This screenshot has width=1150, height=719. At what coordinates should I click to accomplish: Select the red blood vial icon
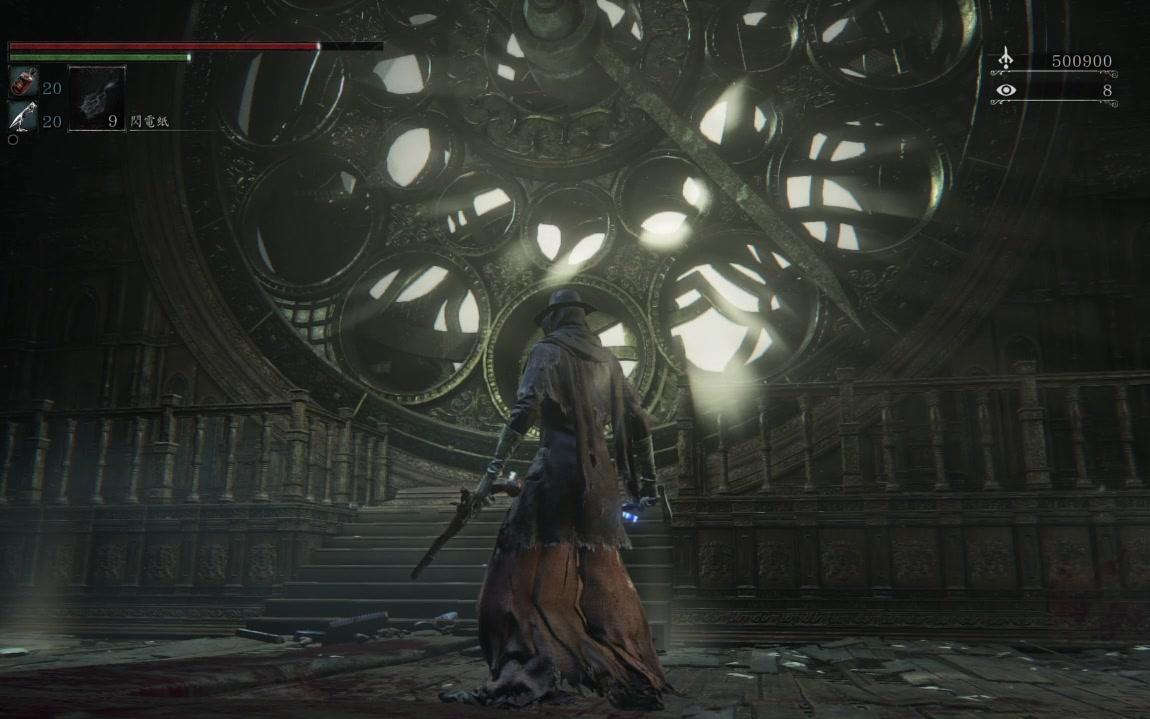(22, 85)
